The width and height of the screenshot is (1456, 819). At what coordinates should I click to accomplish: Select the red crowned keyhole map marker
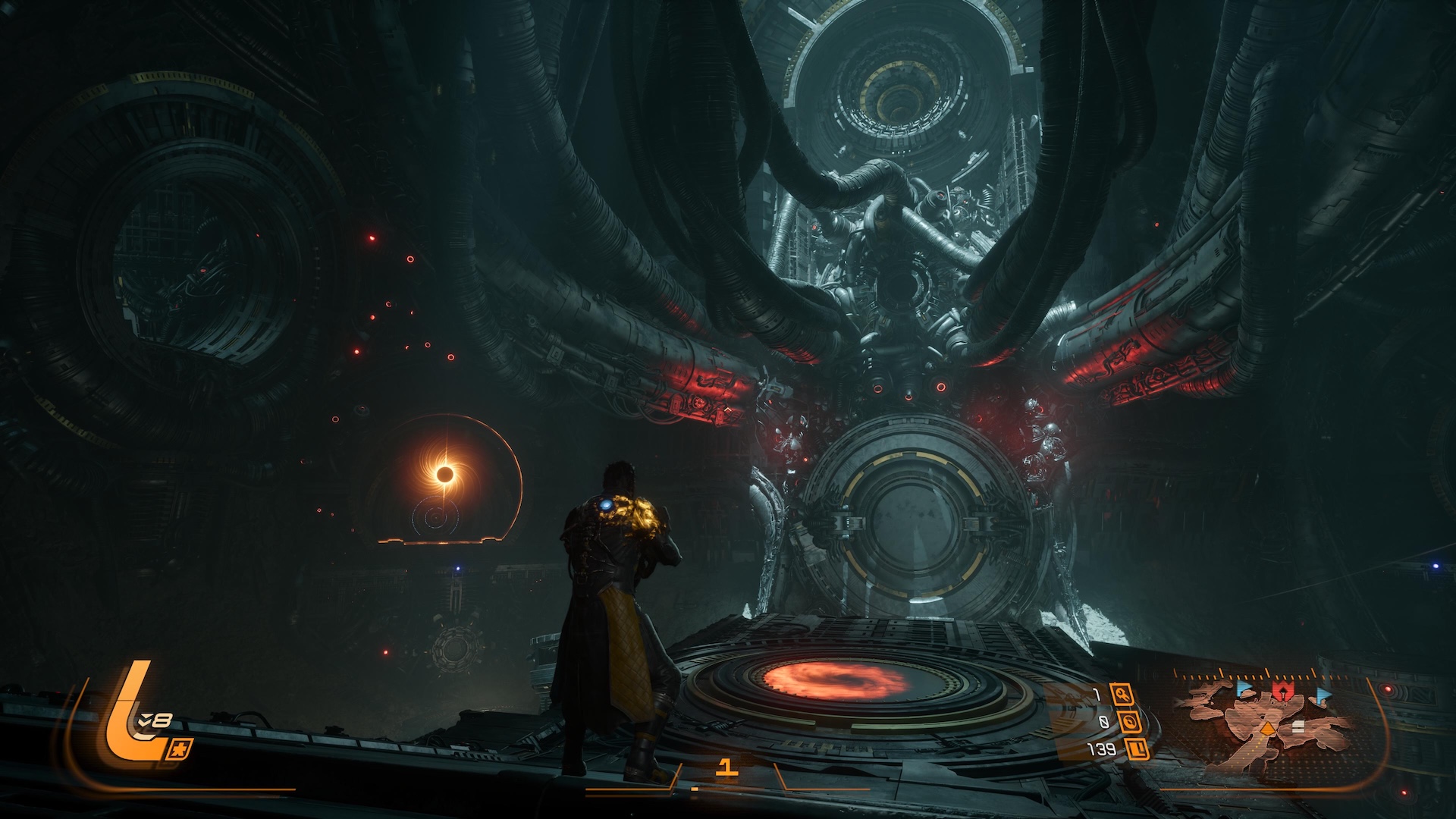(1282, 690)
